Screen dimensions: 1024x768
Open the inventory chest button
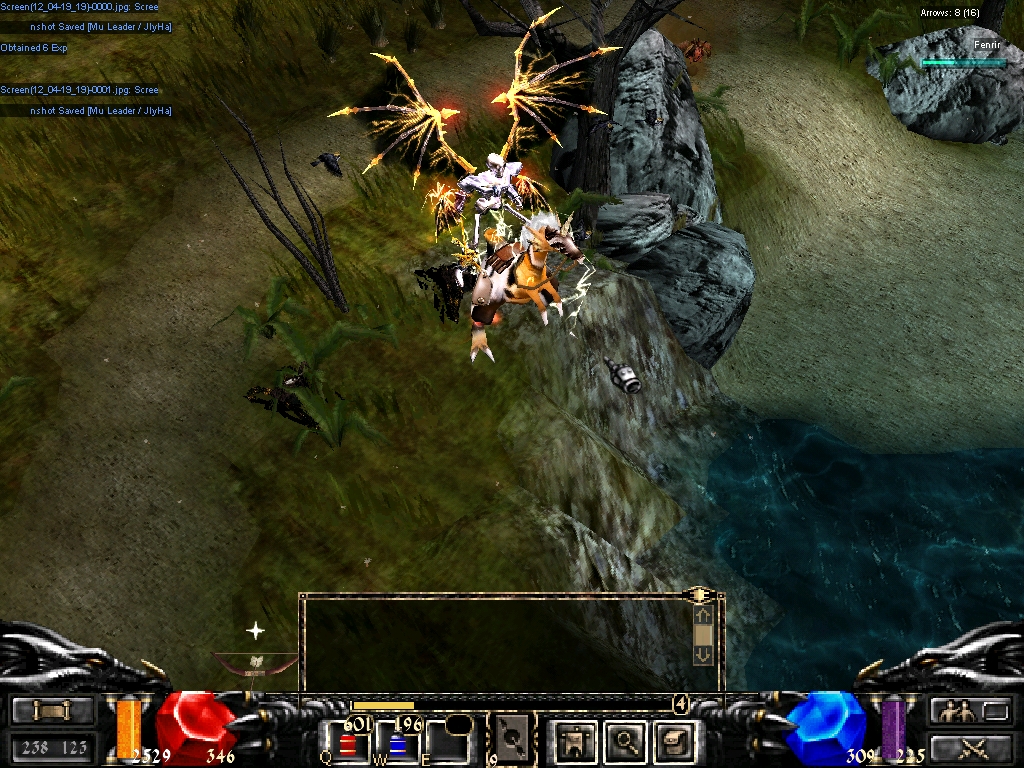674,741
